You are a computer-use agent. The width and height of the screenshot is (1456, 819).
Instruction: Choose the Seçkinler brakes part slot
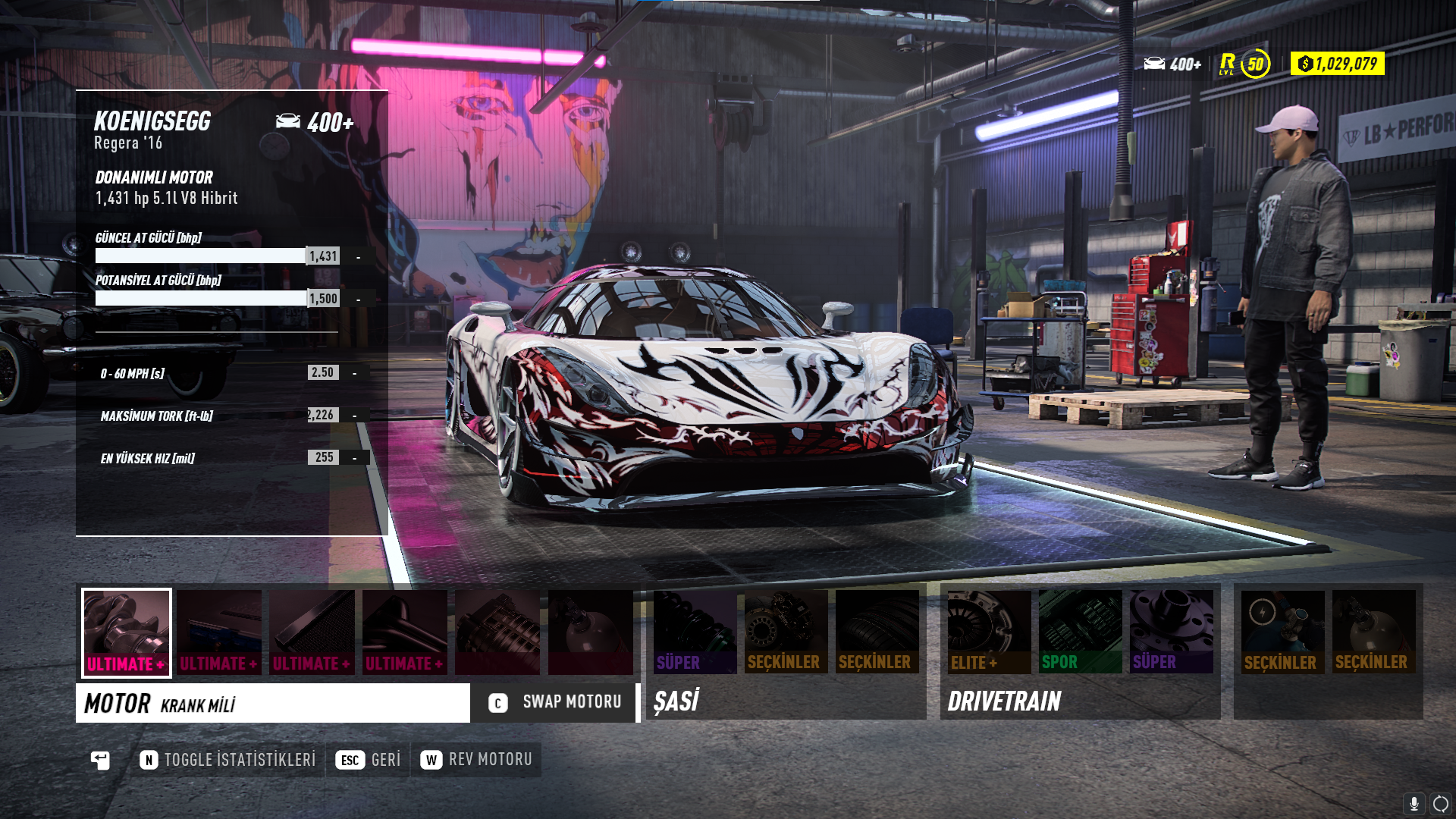(786, 632)
